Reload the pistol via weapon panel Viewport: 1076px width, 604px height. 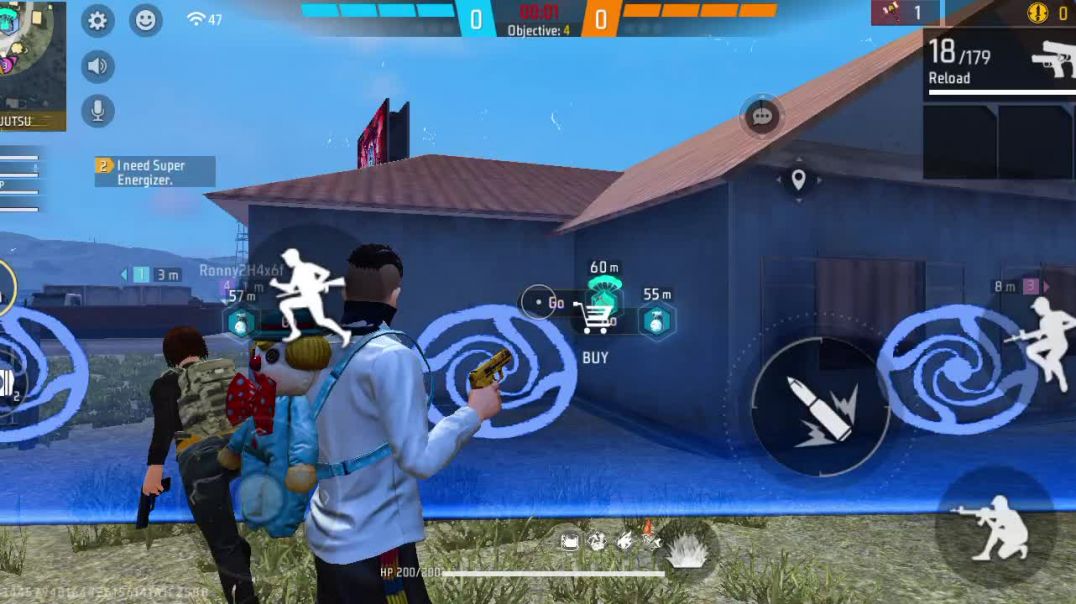(x=1000, y=61)
